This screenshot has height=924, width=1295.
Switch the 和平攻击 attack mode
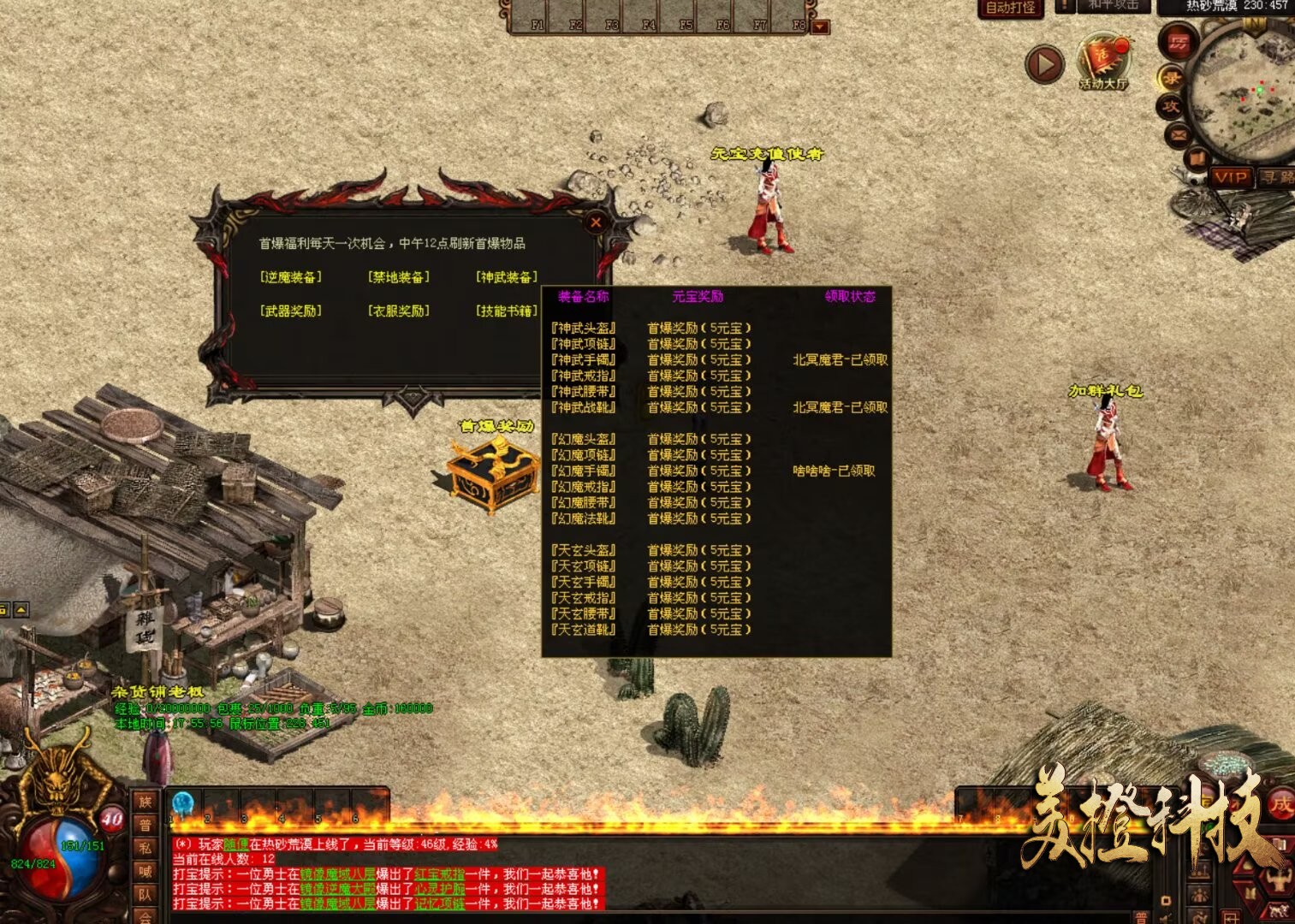point(1114,5)
